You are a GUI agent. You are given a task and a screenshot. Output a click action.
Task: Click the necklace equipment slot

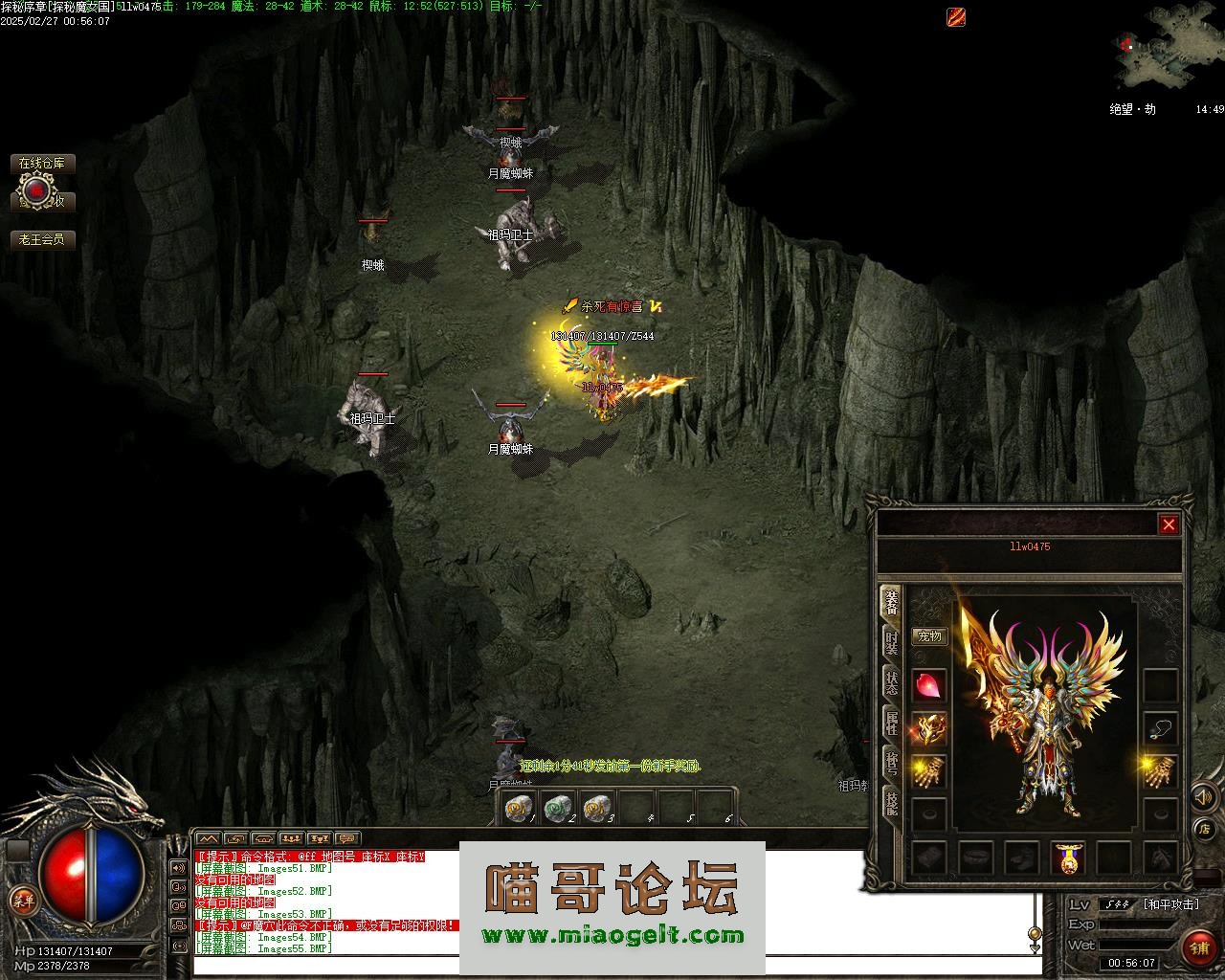(1161, 729)
